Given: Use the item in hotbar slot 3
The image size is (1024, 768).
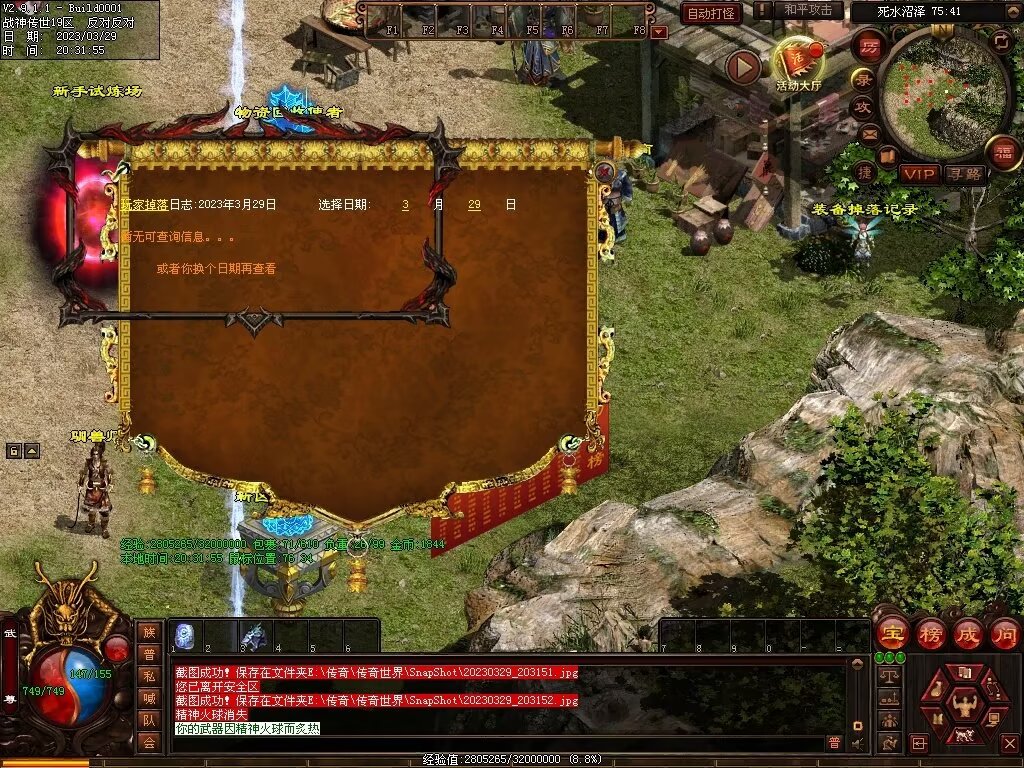Looking at the screenshot, I should (x=253, y=636).
